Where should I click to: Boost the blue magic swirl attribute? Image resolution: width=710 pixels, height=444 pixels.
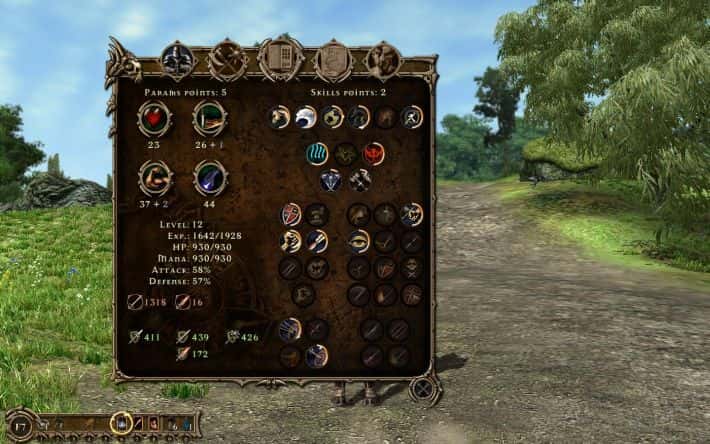[209, 178]
